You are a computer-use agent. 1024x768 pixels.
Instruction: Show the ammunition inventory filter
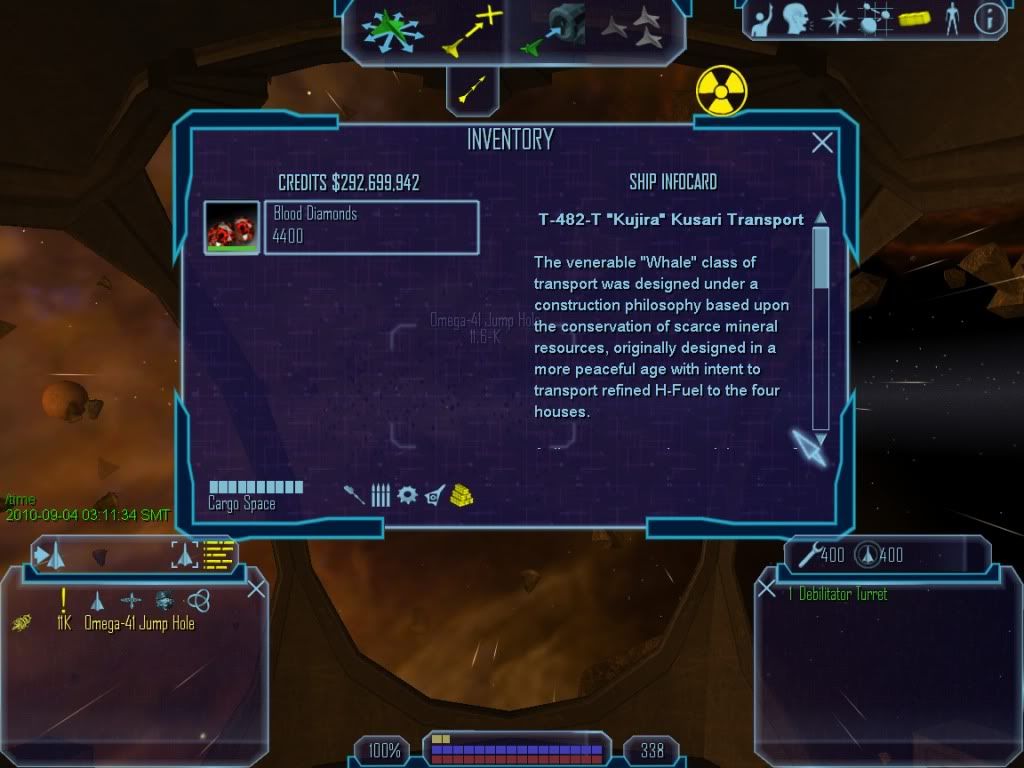(x=381, y=494)
